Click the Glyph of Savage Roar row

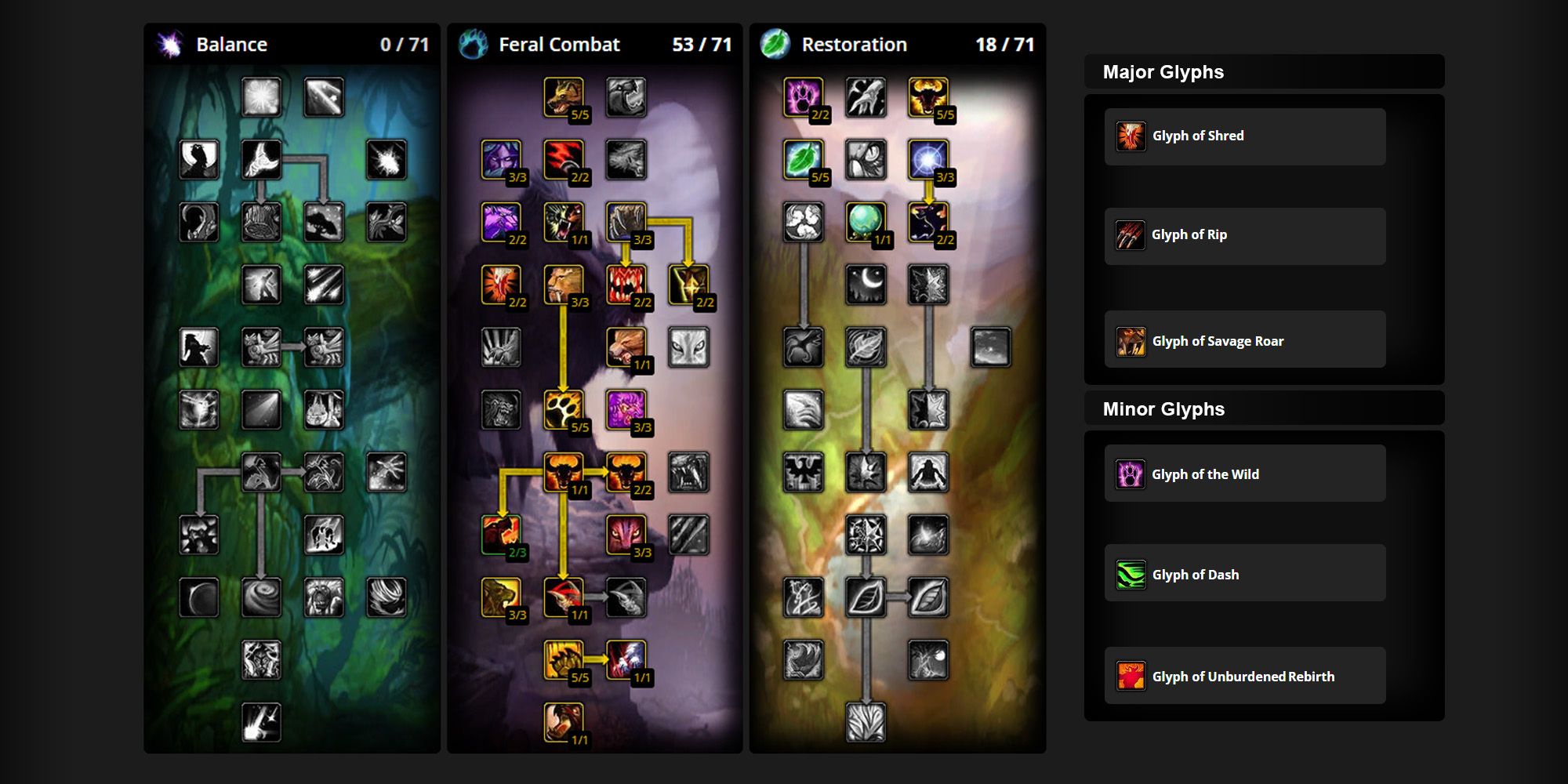(x=1244, y=339)
